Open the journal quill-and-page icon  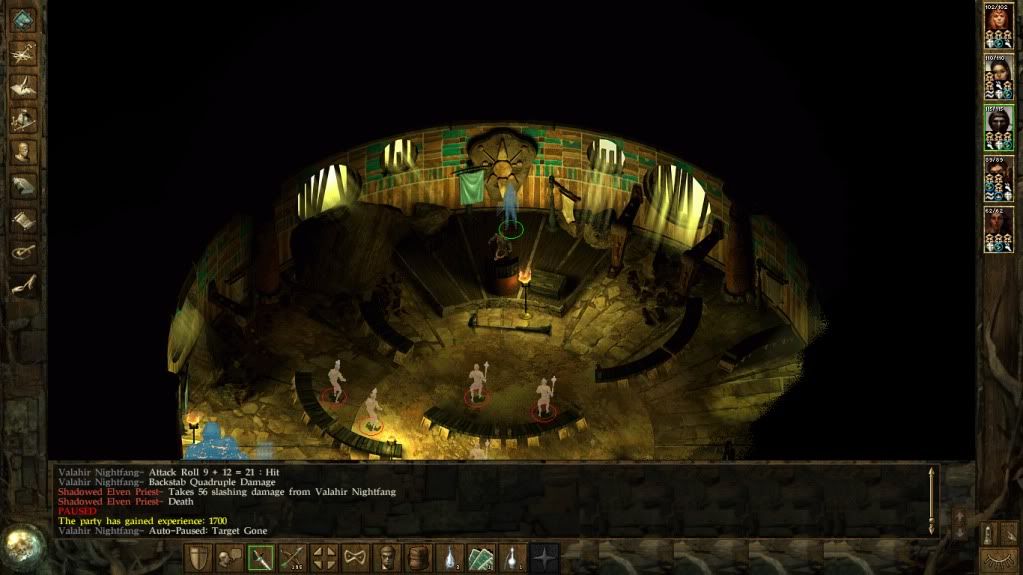[x=23, y=86]
